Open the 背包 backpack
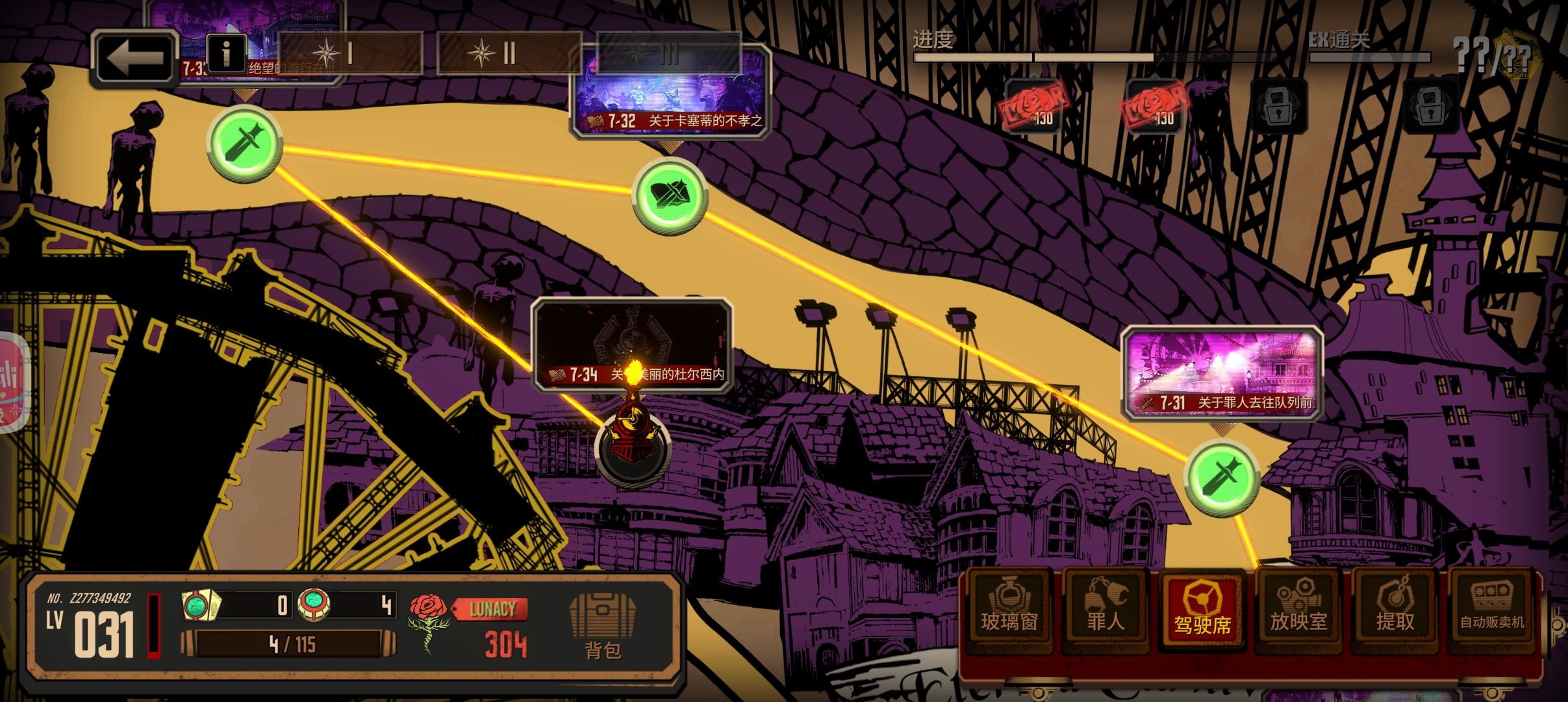 [602, 626]
